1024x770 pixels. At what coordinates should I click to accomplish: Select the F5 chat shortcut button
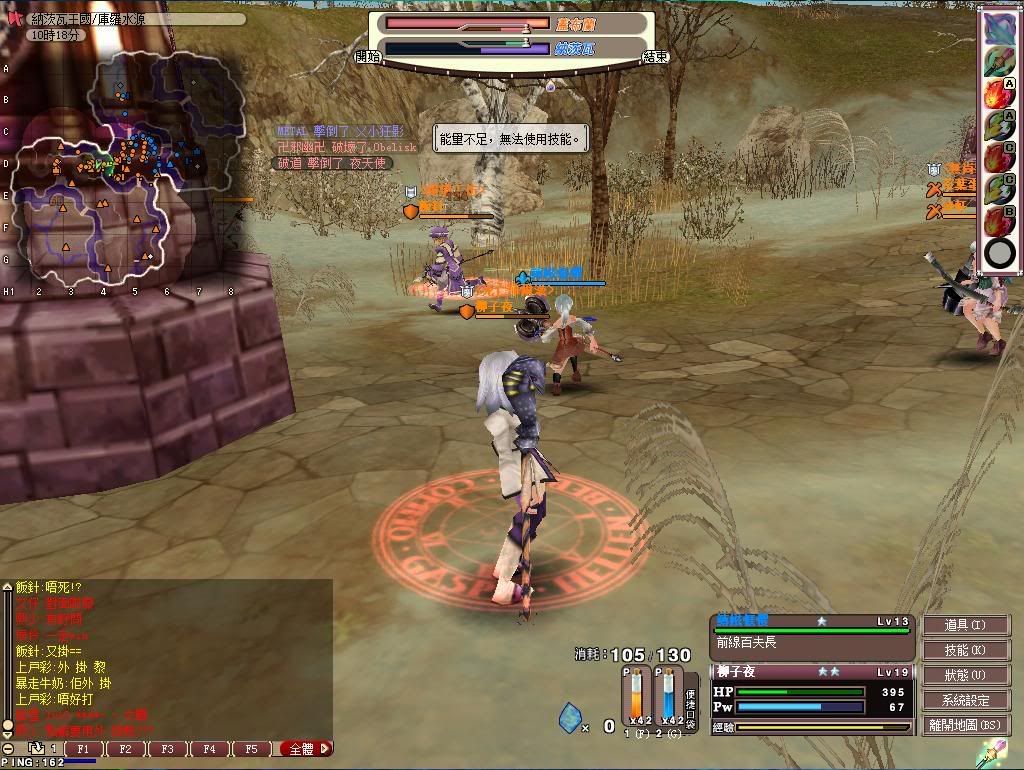pyautogui.click(x=251, y=748)
